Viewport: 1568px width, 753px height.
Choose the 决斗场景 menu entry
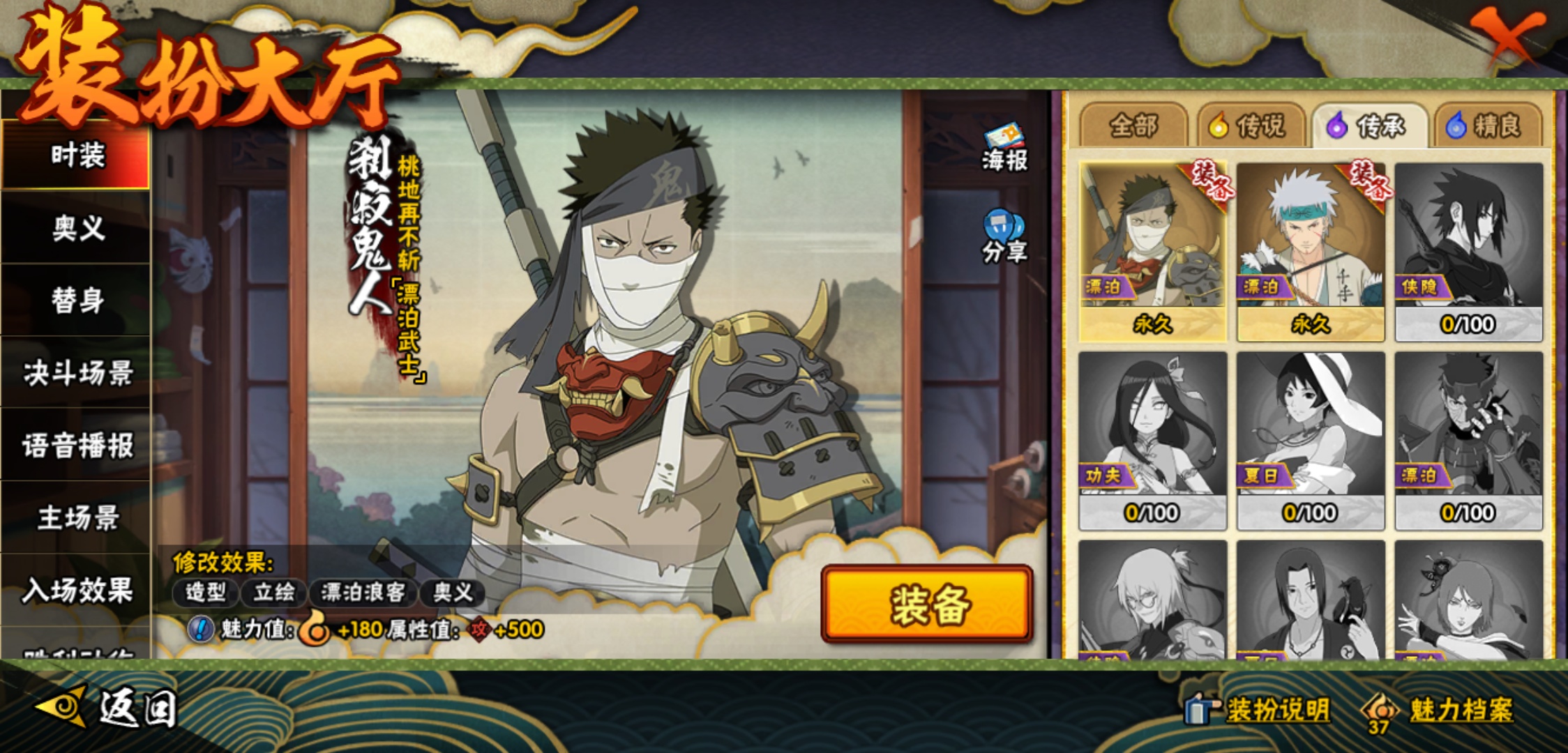[77, 373]
